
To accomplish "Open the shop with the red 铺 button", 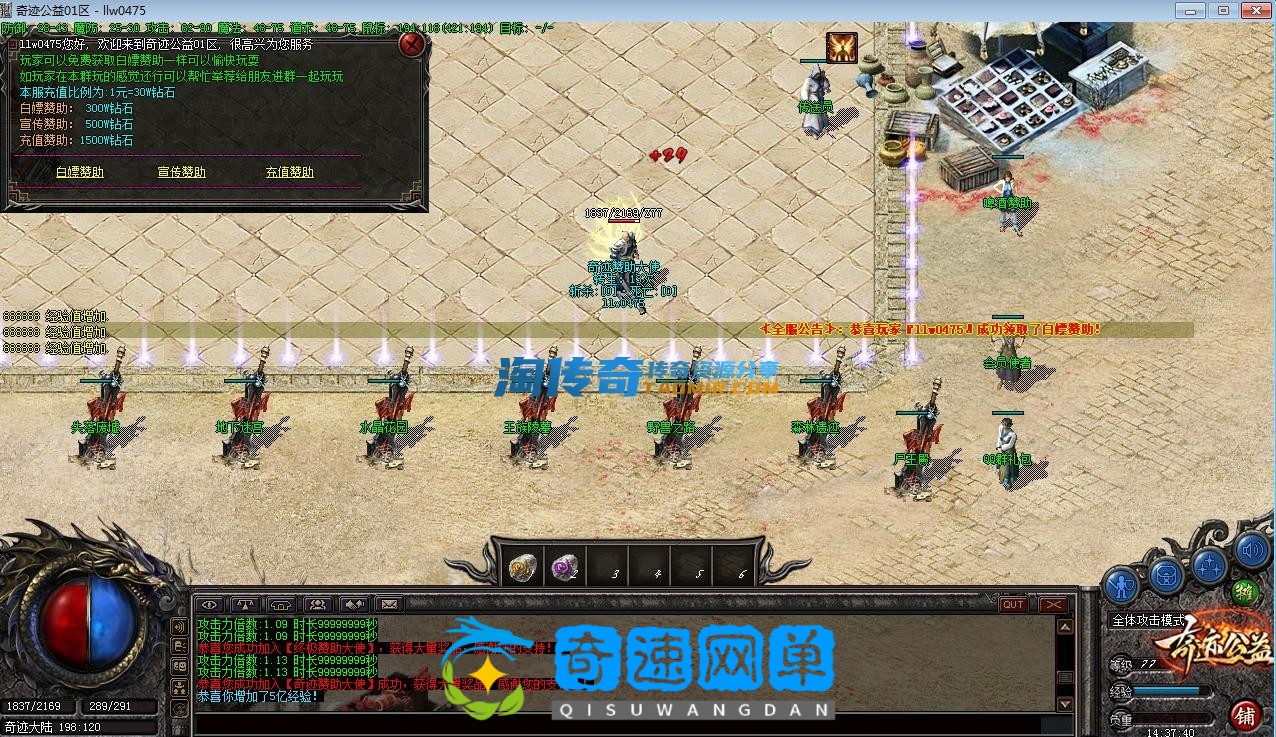I will tap(1245, 715).
